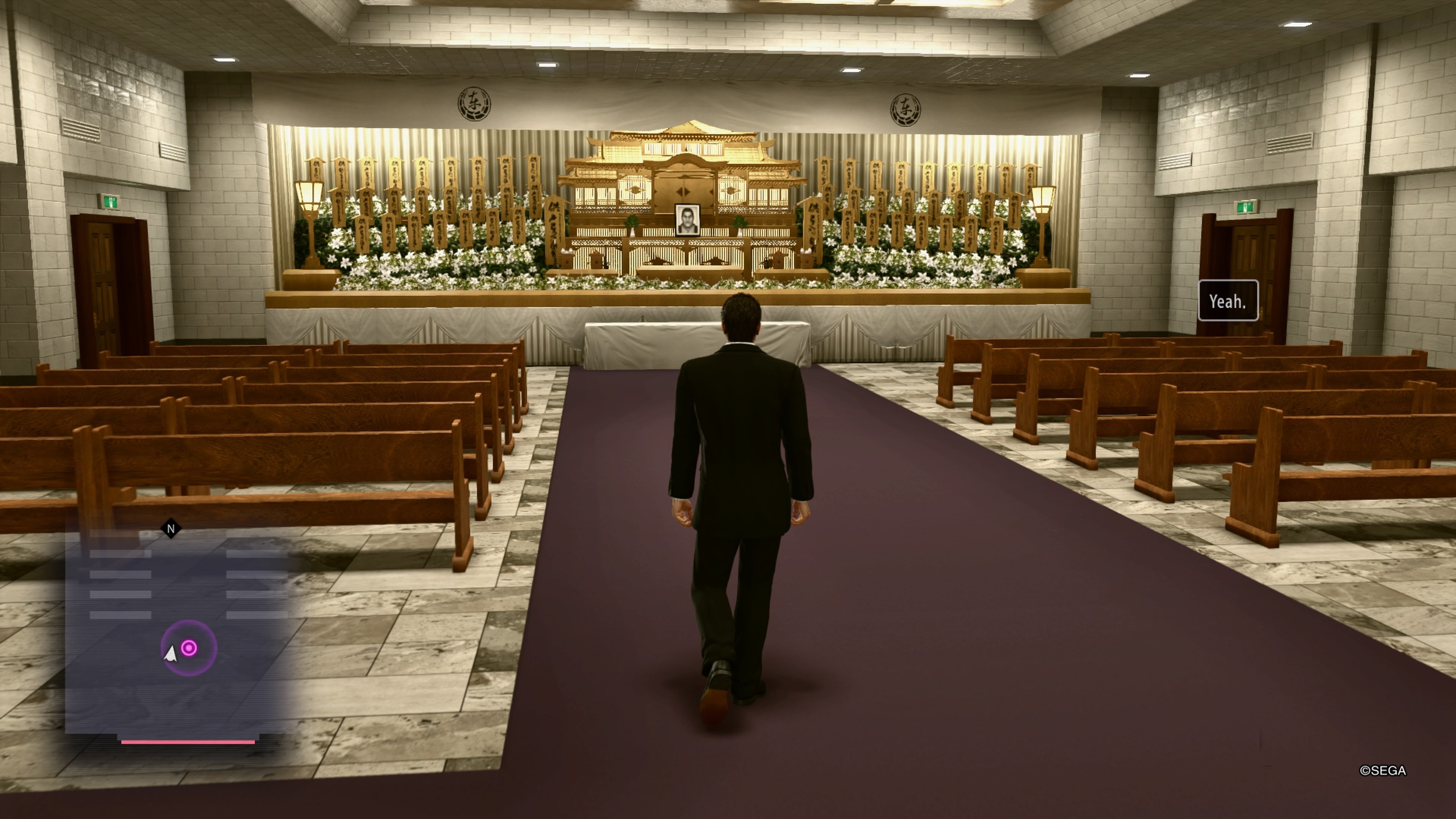Click the 'Yeah.' dialogue bubble
The height and width of the screenshot is (819, 1456).
coord(1228,300)
